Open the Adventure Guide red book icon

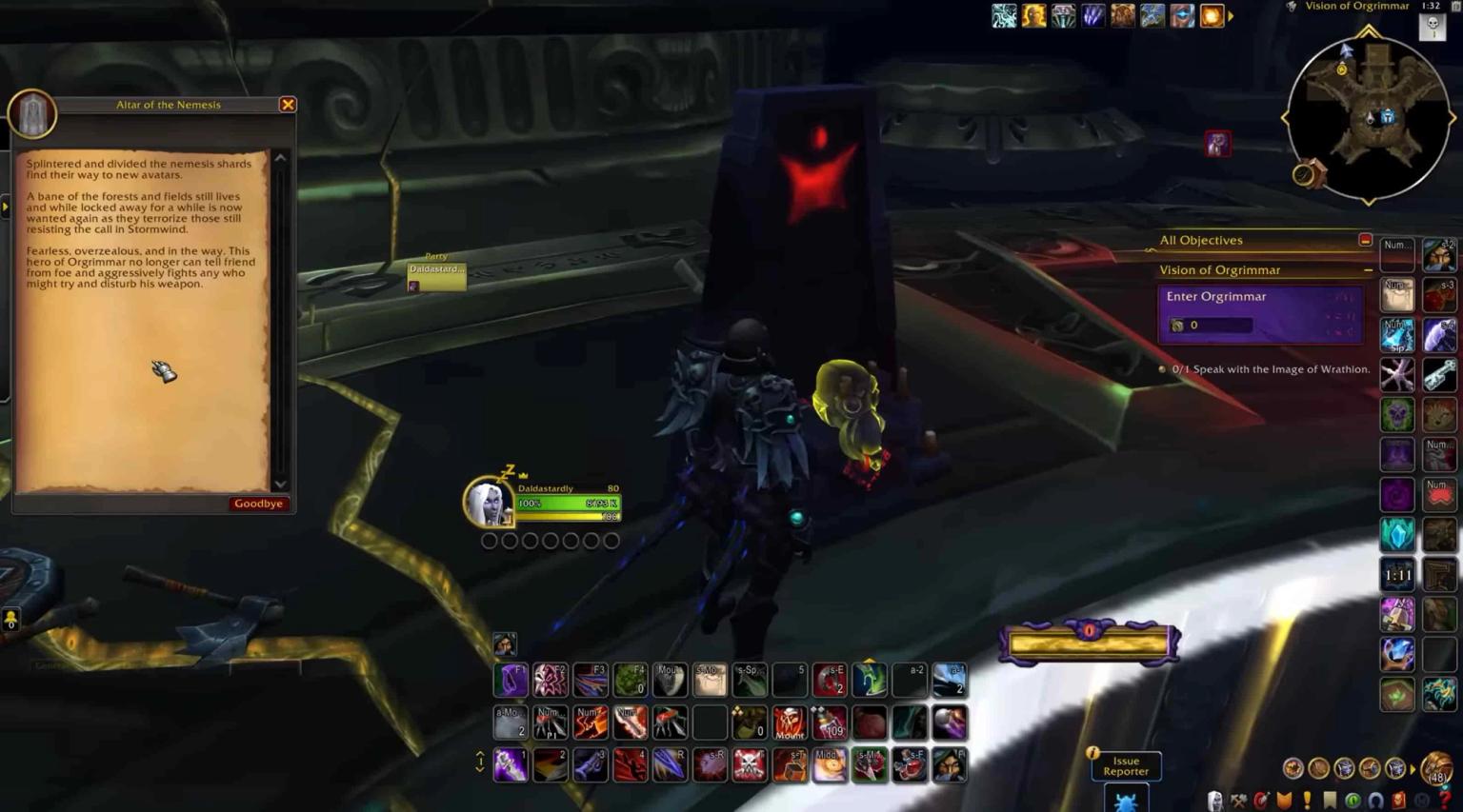(1400, 801)
